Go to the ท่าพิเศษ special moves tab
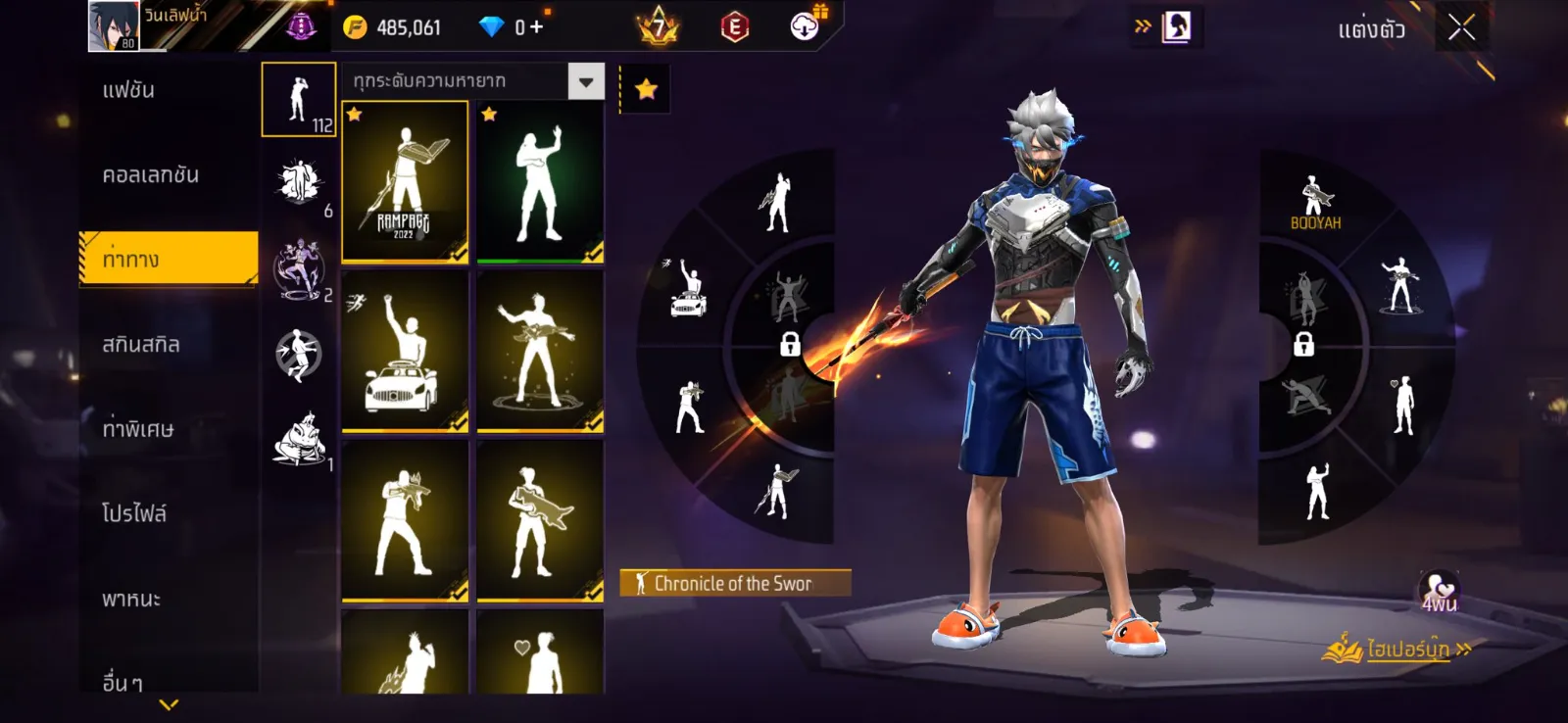 point(138,429)
